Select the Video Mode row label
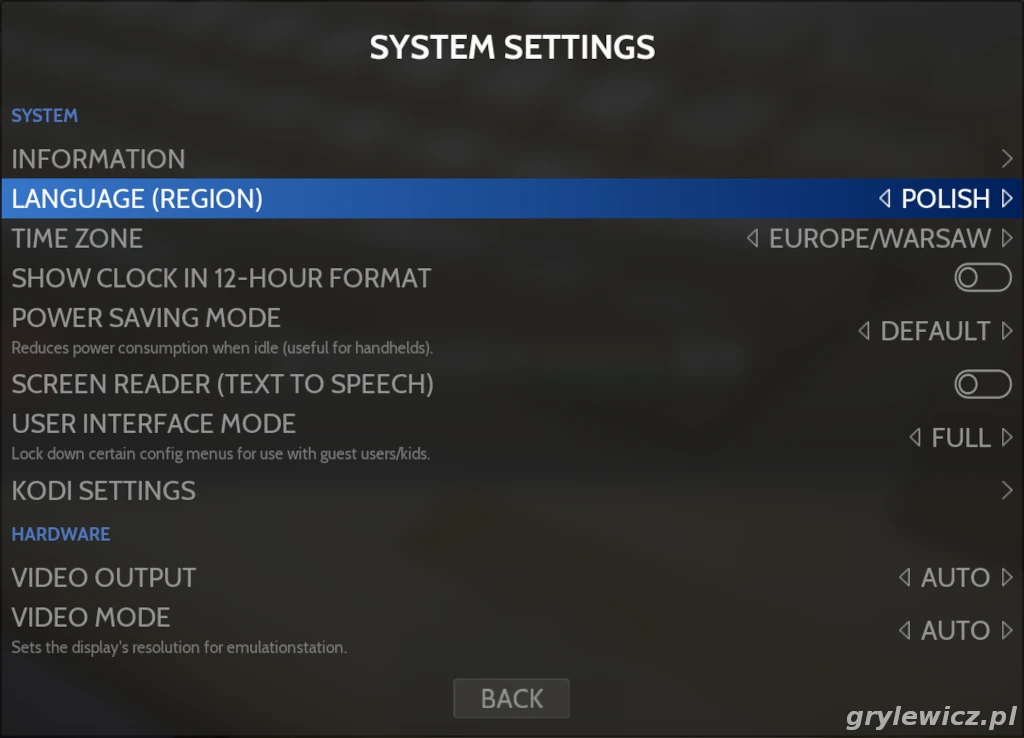 (x=91, y=618)
